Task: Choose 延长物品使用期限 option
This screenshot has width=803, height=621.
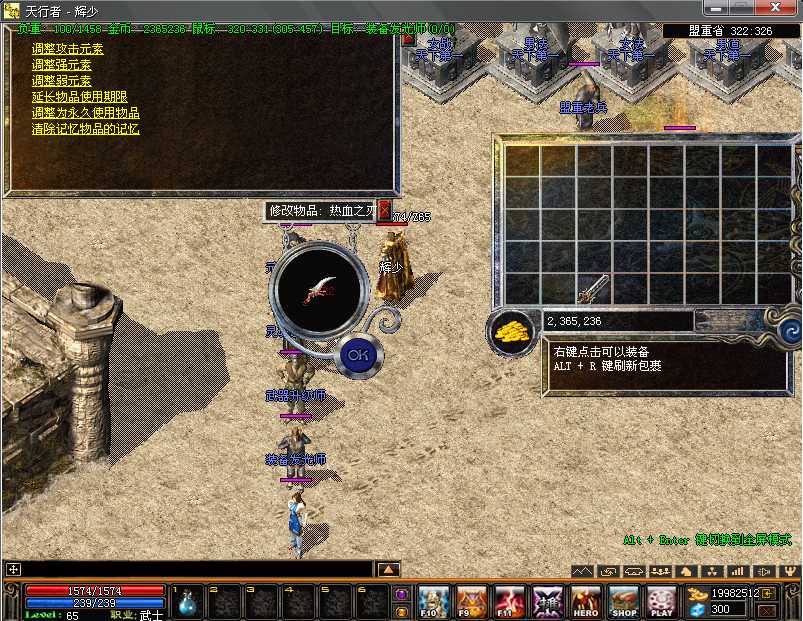Action: (79, 97)
